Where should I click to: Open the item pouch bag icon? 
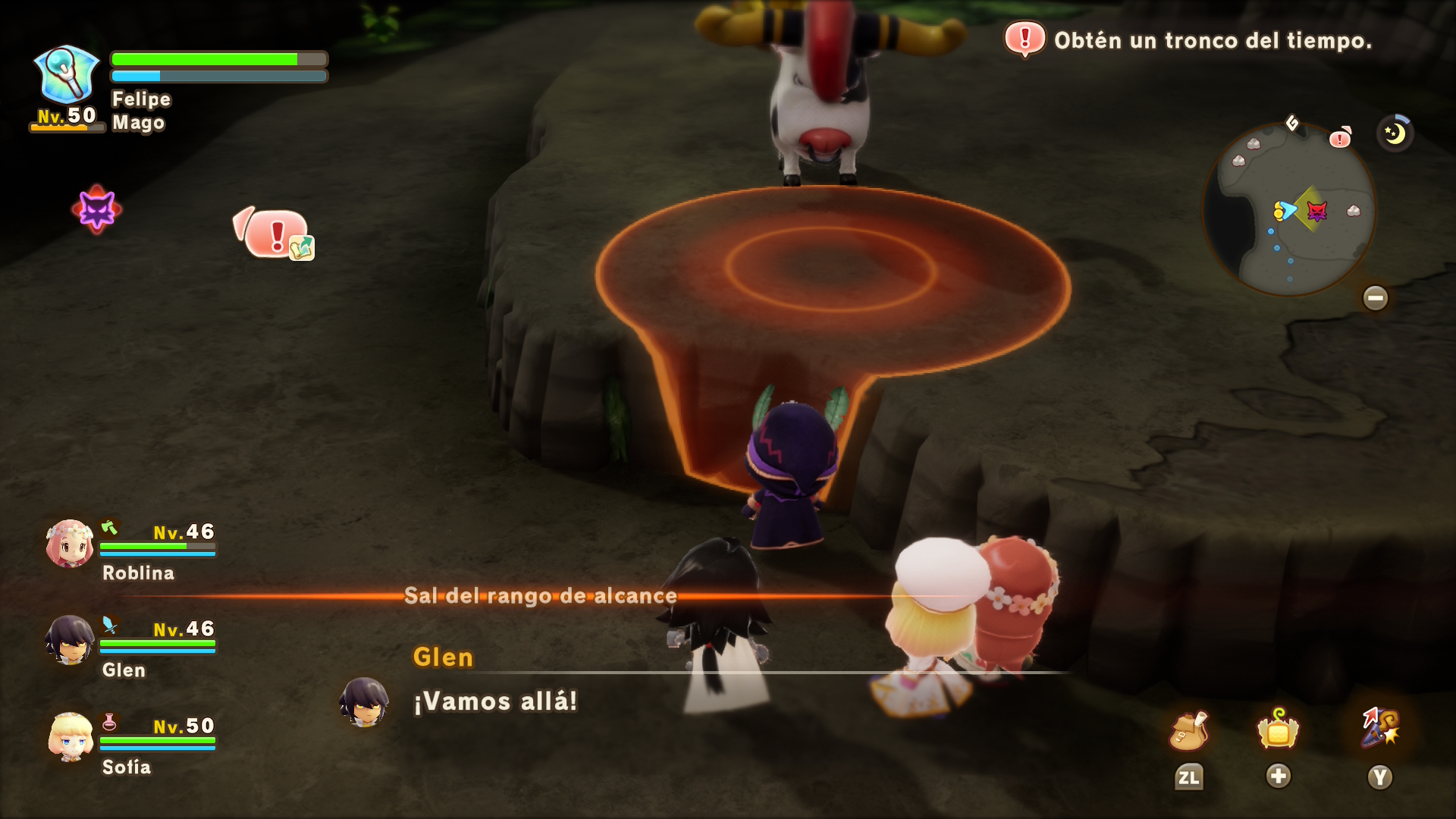(1188, 731)
